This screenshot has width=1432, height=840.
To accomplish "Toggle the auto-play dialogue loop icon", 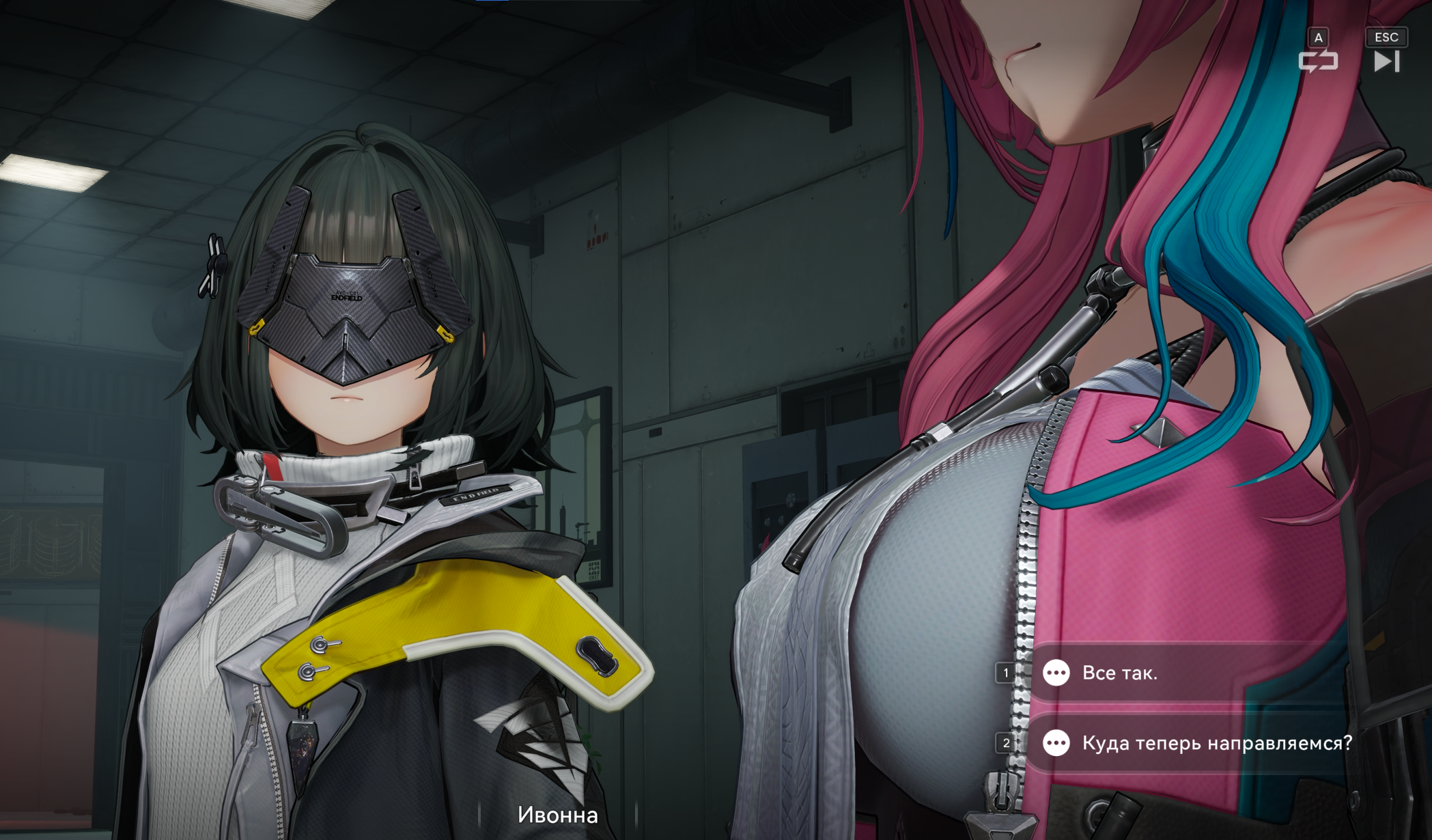I will [1318, 61].
